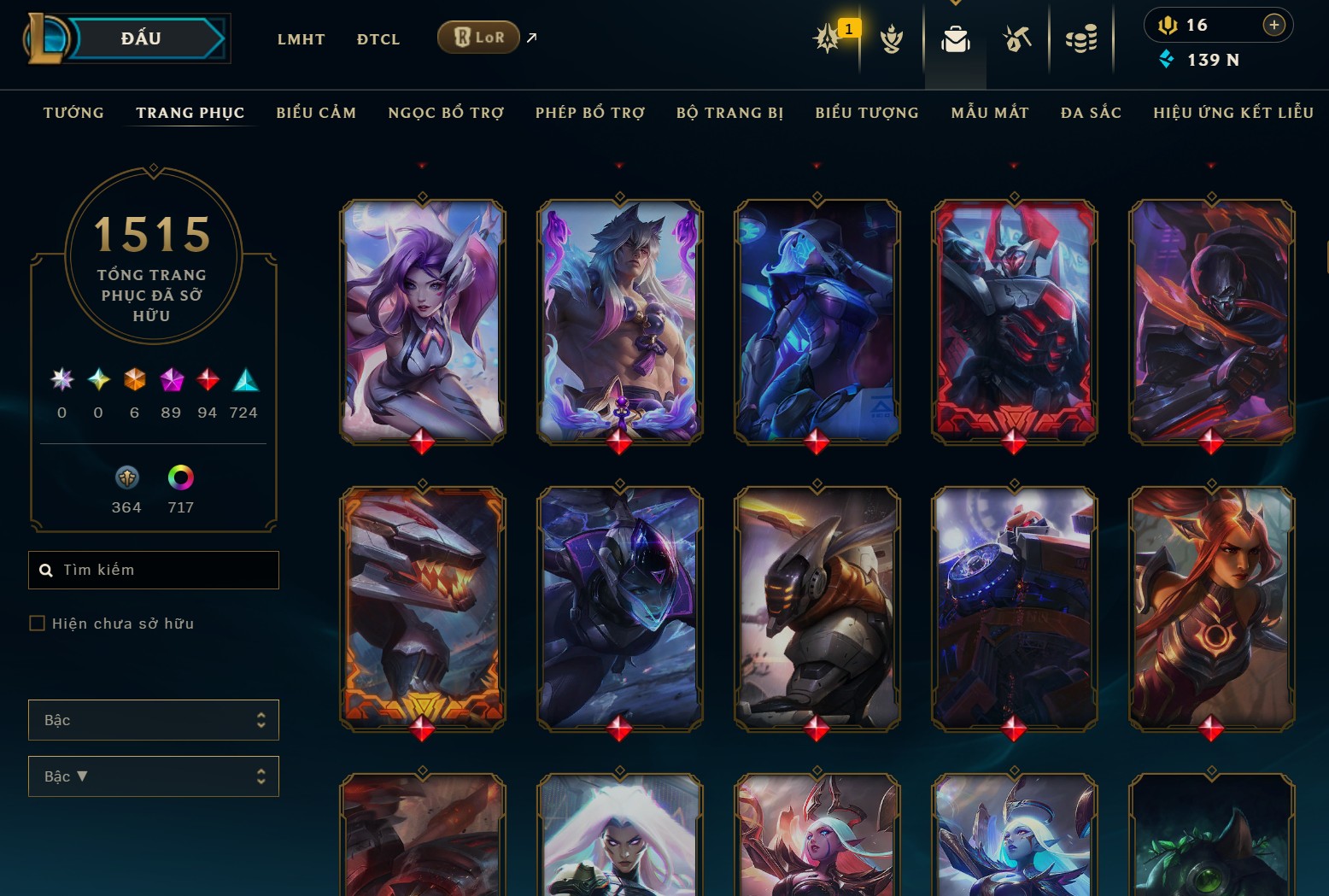1329x896 pixels.
Task: Click the Hextech crafting hammer icon
Action: coord(1017,38)
